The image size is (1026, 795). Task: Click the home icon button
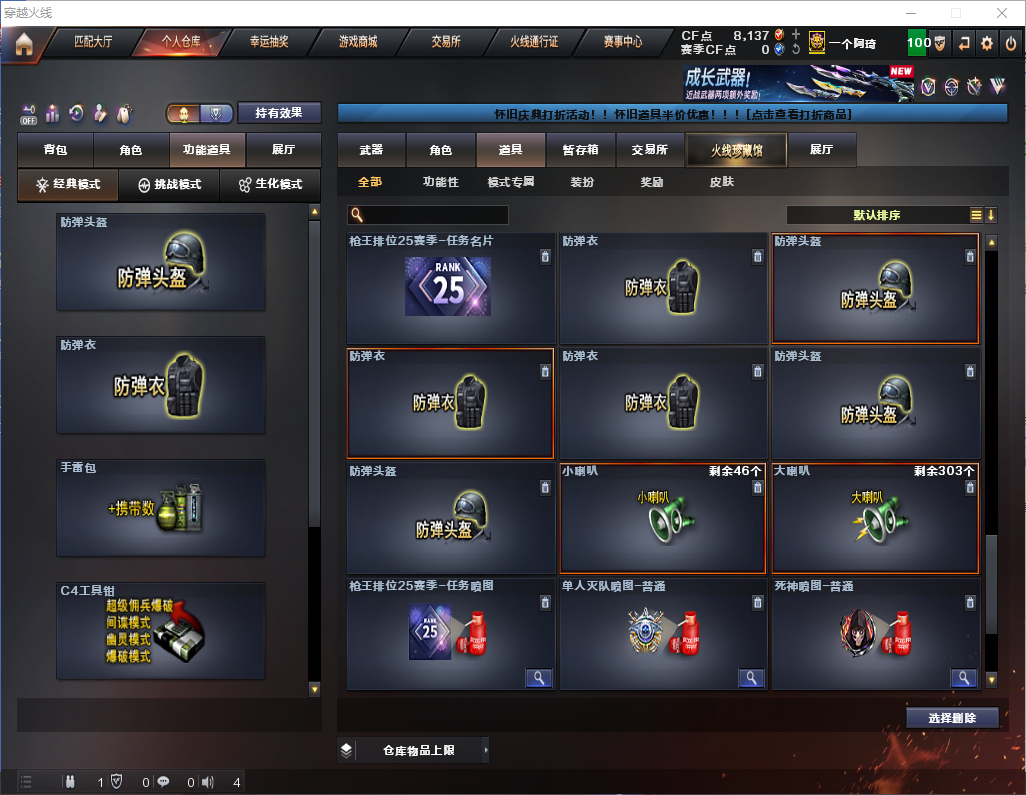pyautogui.click(x=23, y=44)
